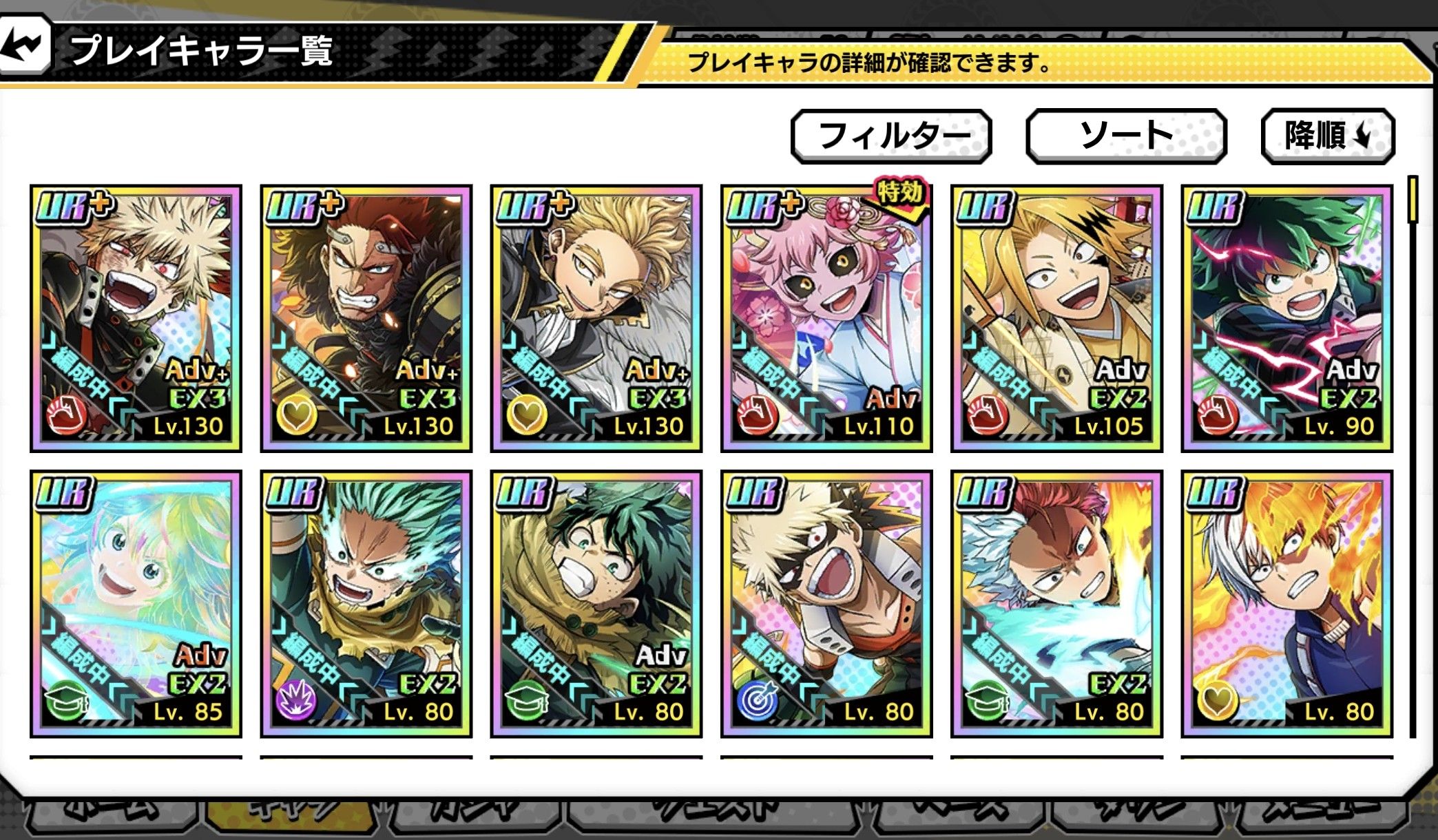Choose the Lv. 90 Deku card

click(1286, 318)
